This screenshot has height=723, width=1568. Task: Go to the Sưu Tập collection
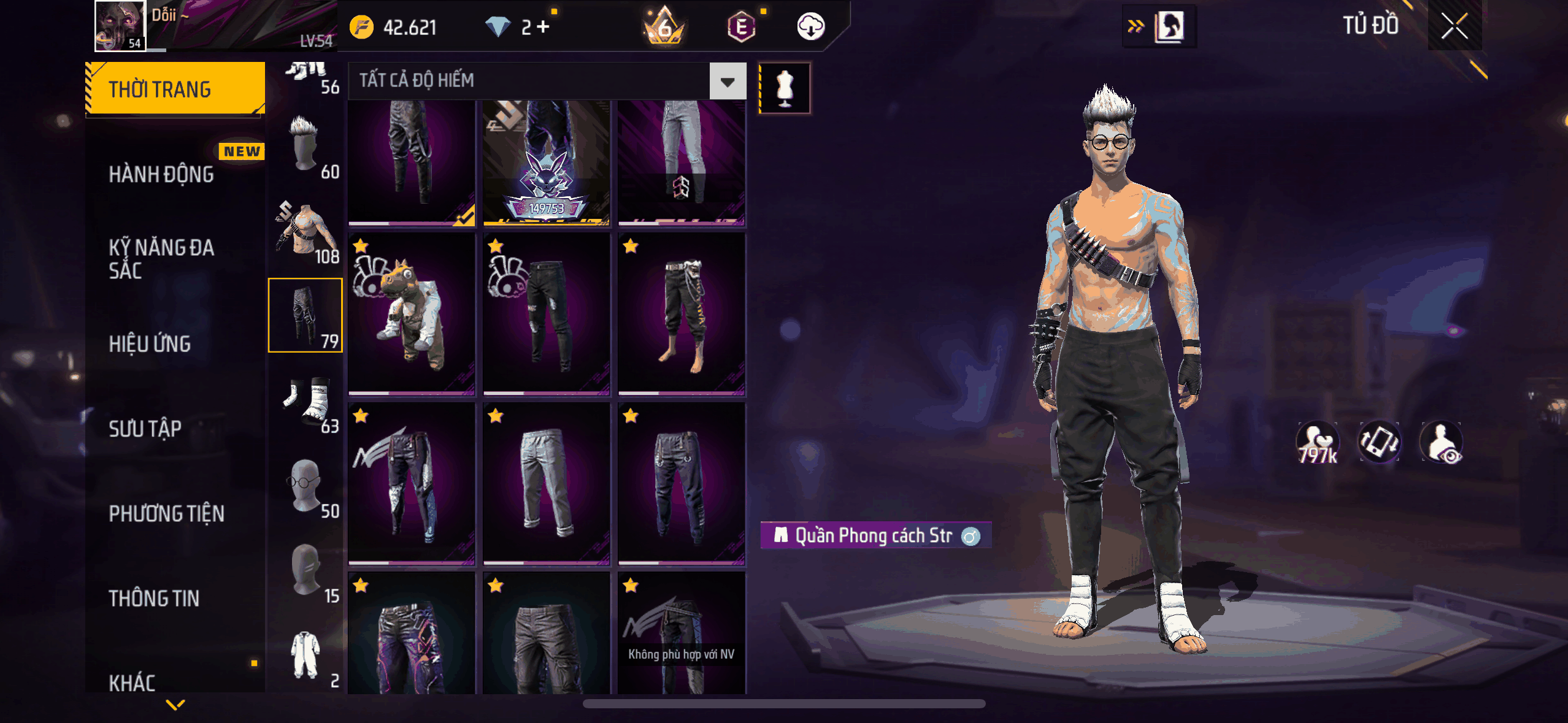tap(145, 429)
